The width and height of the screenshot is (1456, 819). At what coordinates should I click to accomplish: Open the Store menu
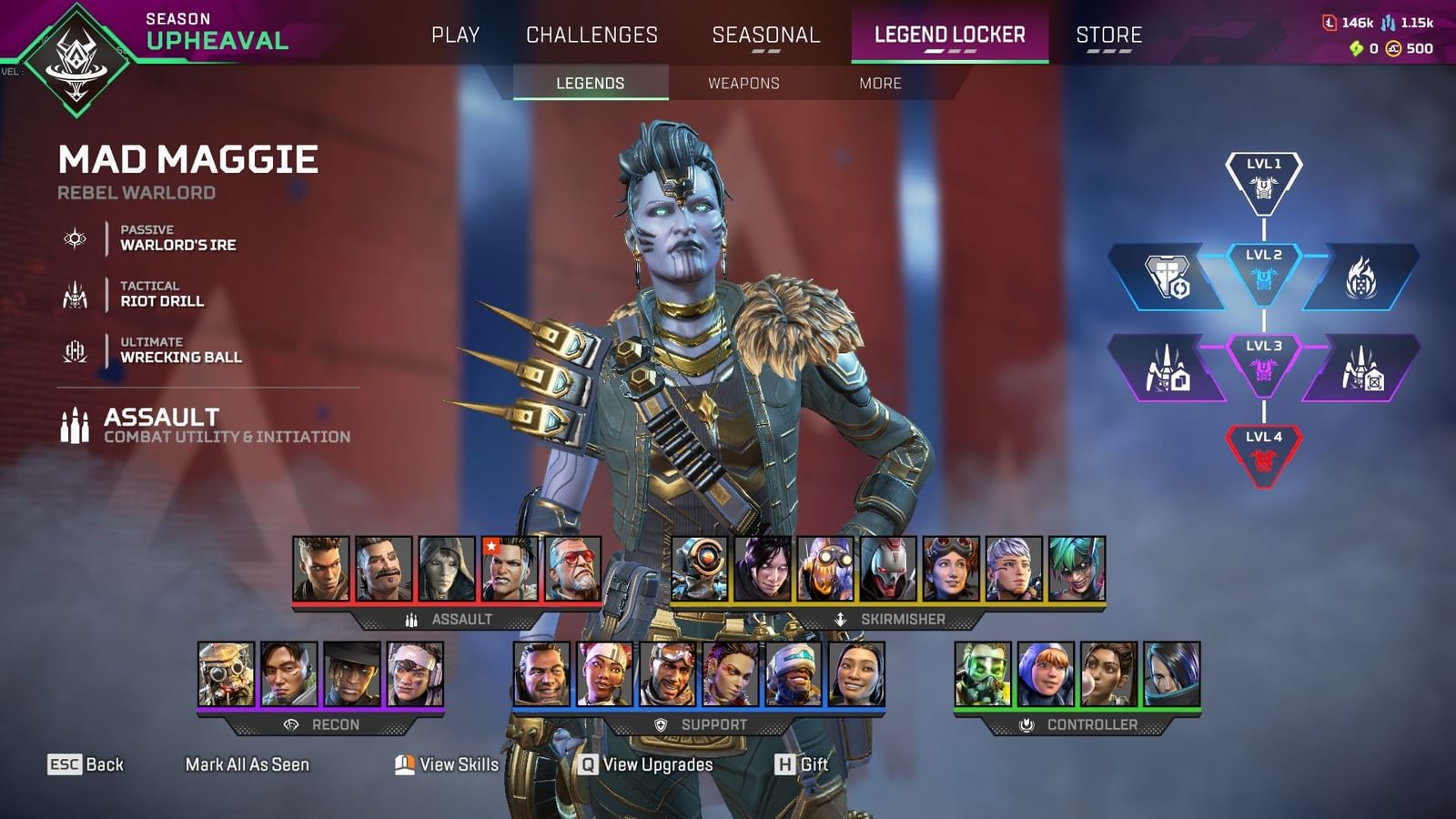(x=1107, y=35)
